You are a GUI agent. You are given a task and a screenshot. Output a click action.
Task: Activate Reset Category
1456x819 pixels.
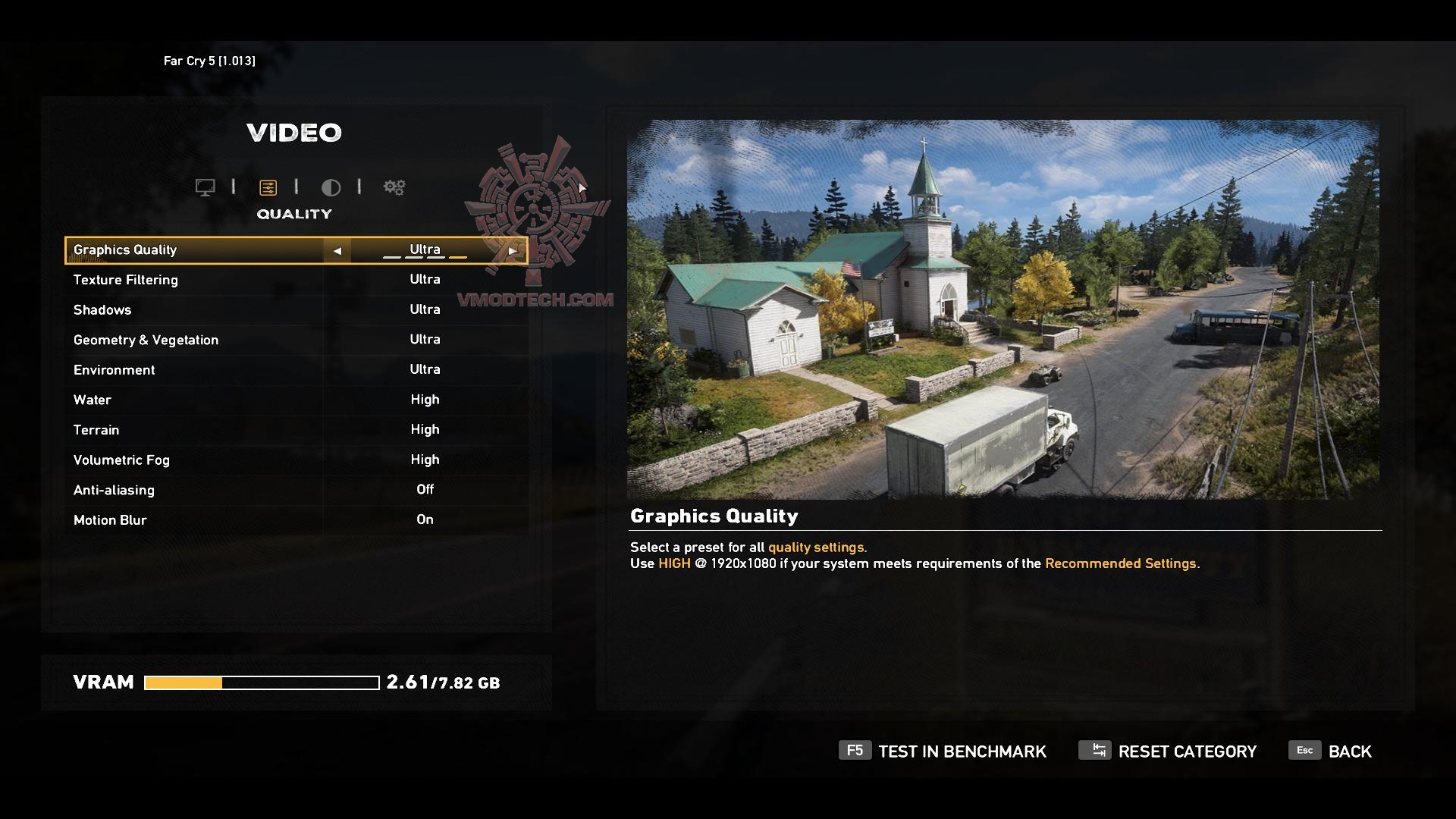(1168, 752)
